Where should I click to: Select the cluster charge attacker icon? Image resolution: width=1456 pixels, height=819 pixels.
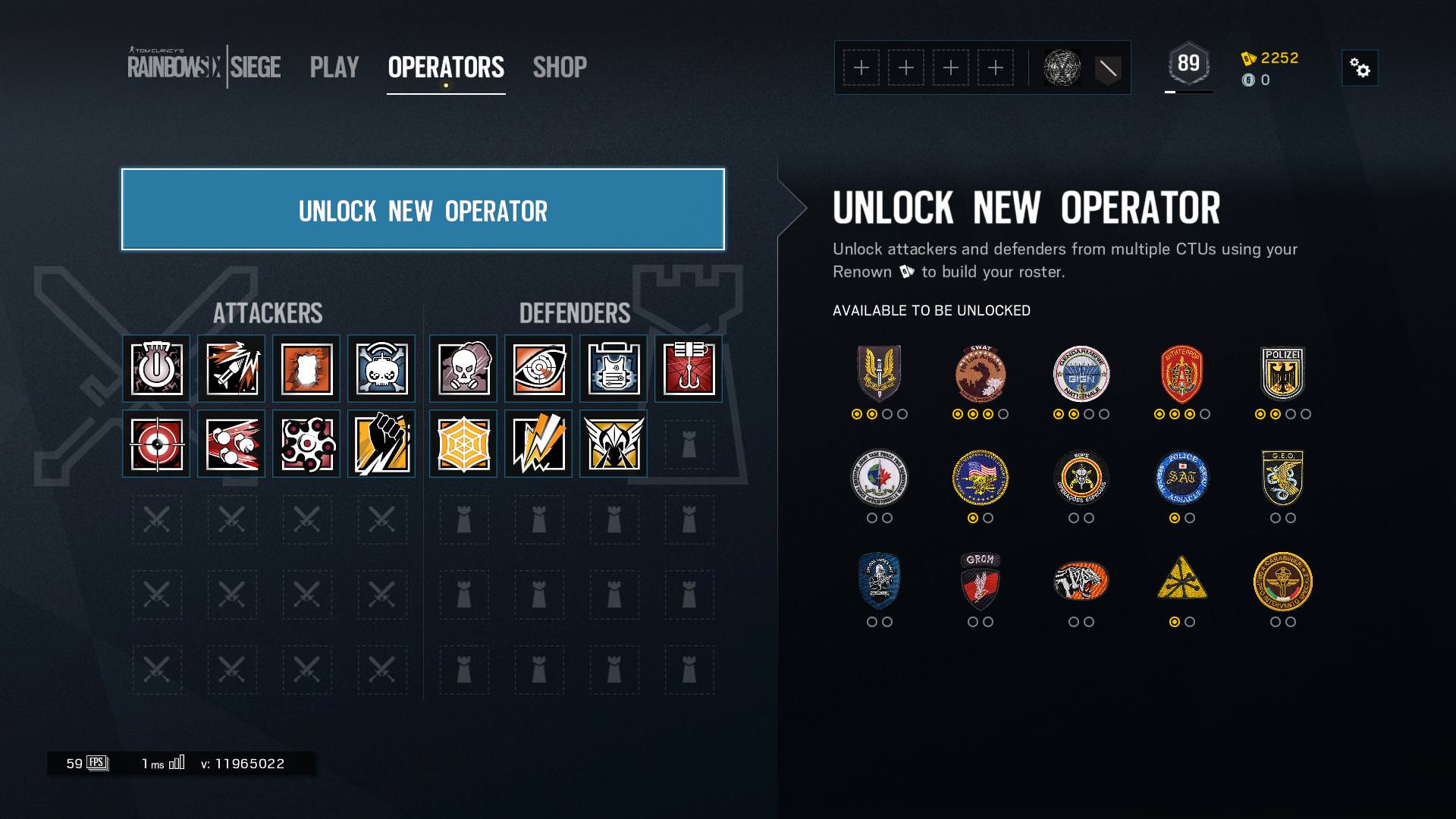coord(307,444)
